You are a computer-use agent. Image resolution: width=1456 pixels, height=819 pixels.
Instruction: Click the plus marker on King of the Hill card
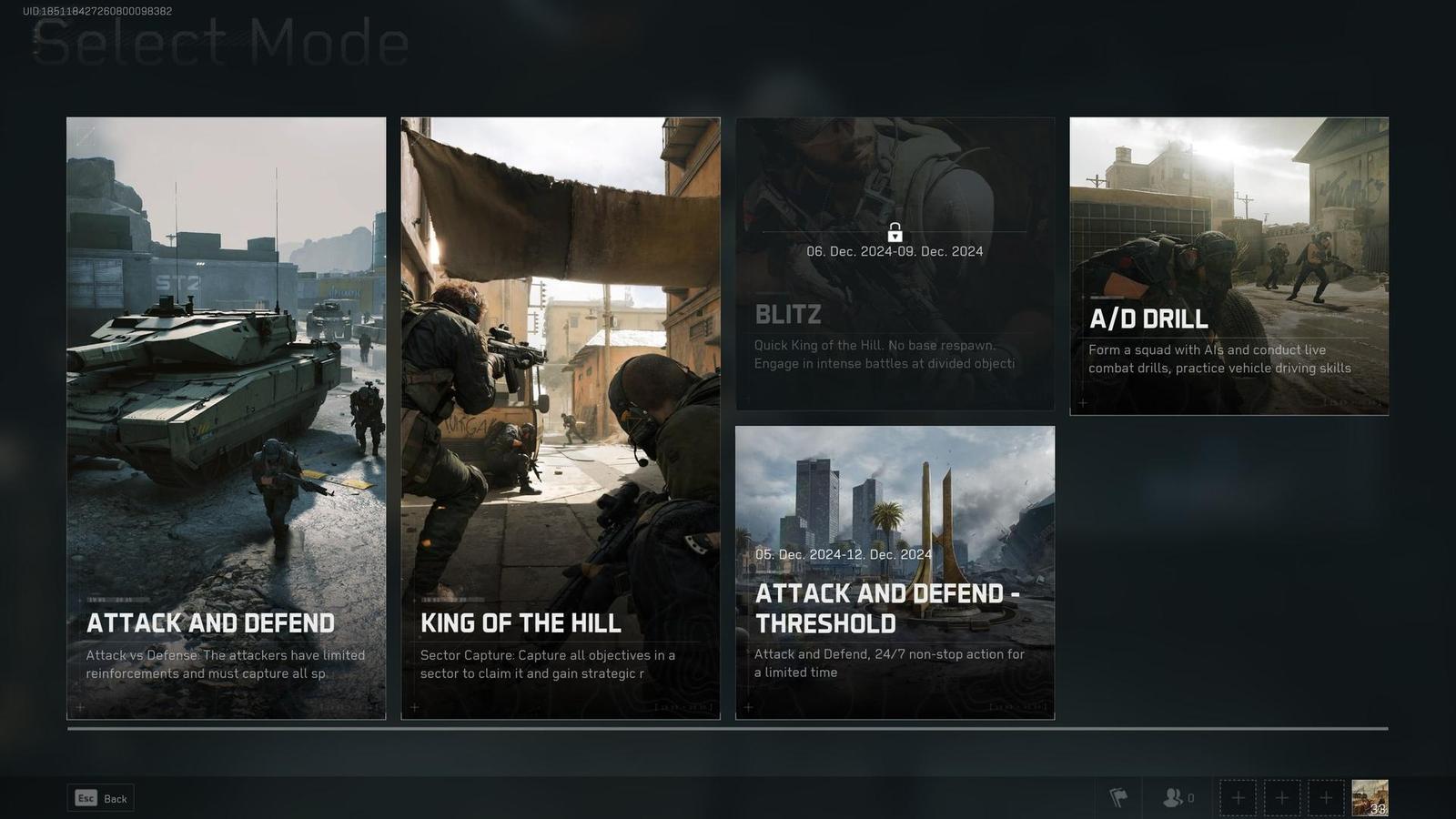[x=415, y=707]
